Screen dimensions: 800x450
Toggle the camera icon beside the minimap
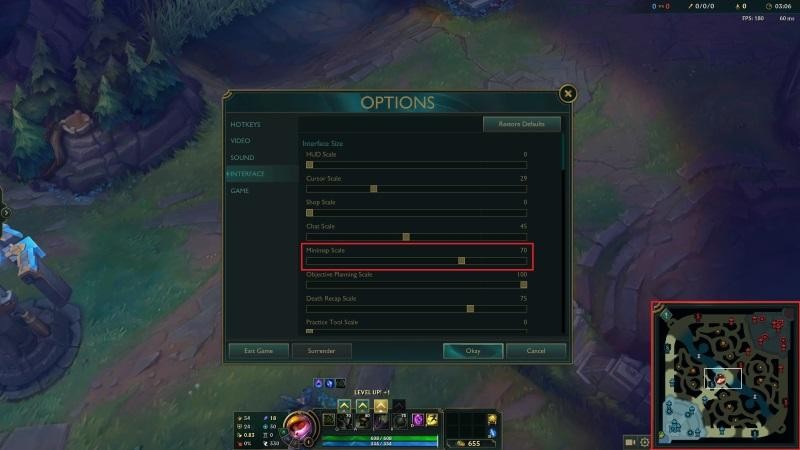tap(630, 441)
